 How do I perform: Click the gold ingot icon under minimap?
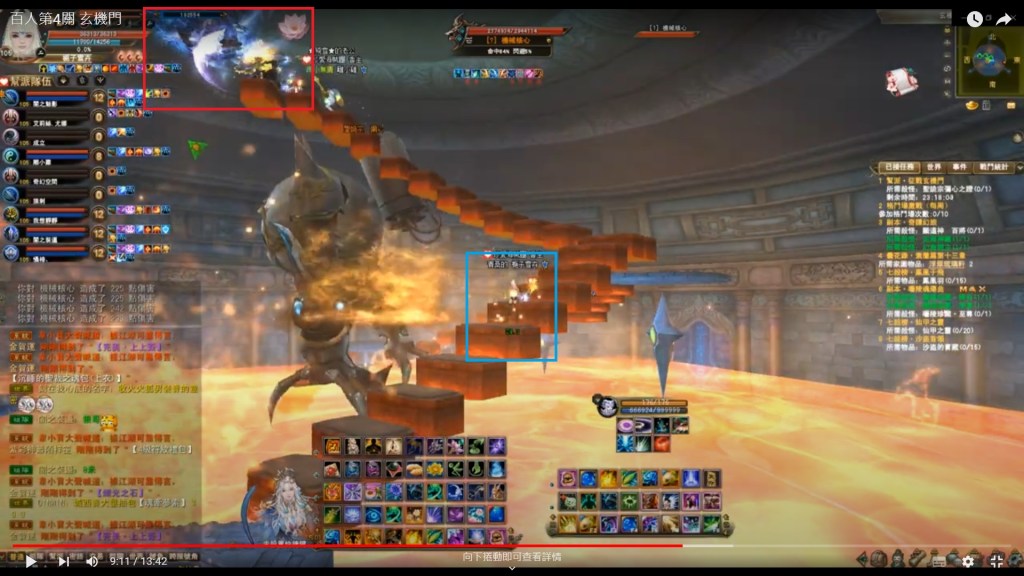coord(970,106)
